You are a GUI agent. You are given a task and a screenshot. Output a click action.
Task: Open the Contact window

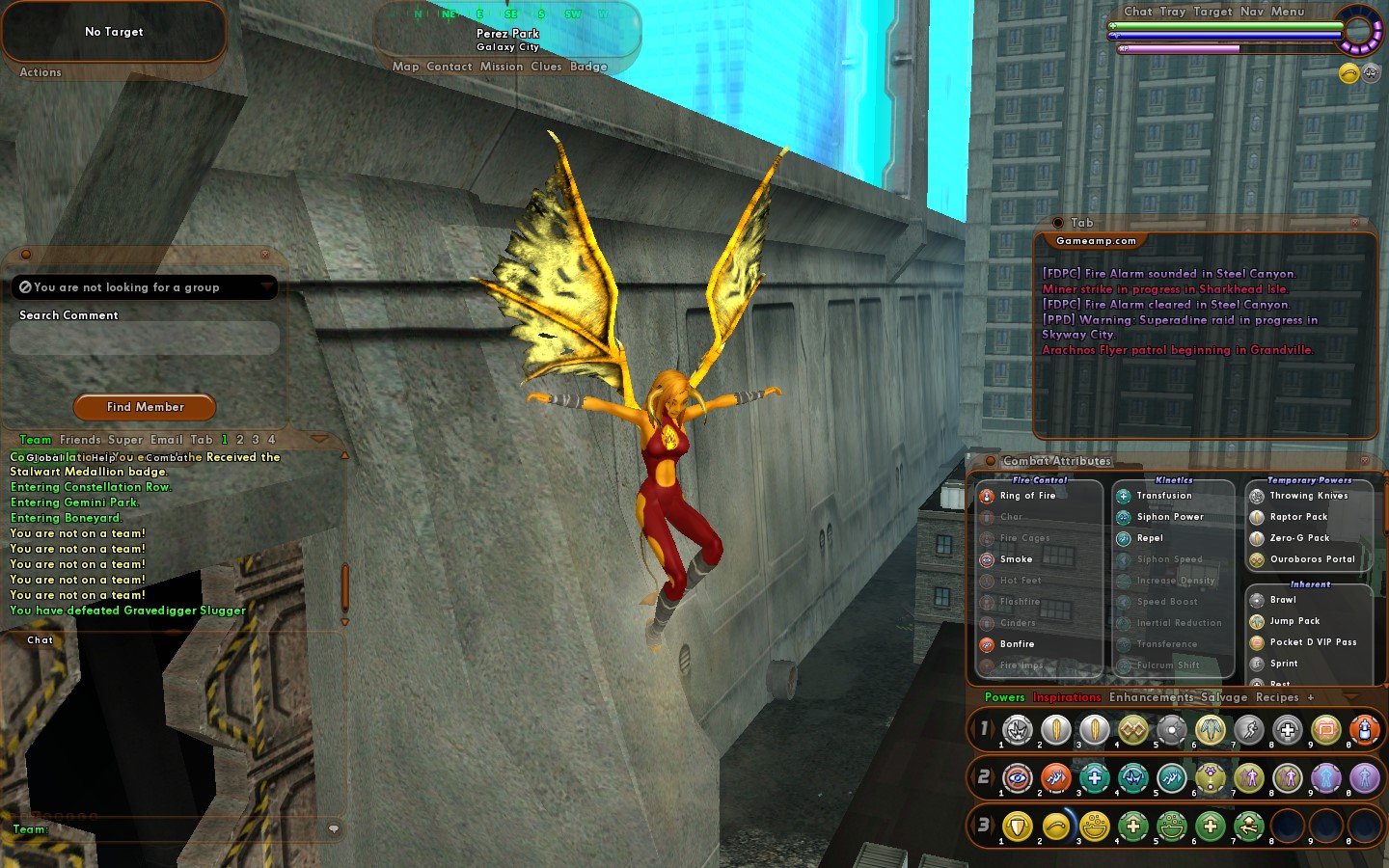pos(449,67)
